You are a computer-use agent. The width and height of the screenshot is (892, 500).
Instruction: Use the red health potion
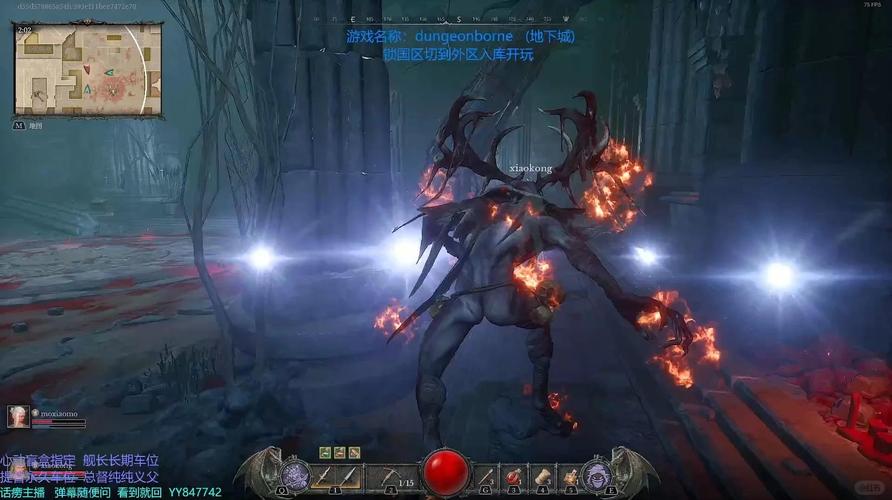click(x=513, y=476)
